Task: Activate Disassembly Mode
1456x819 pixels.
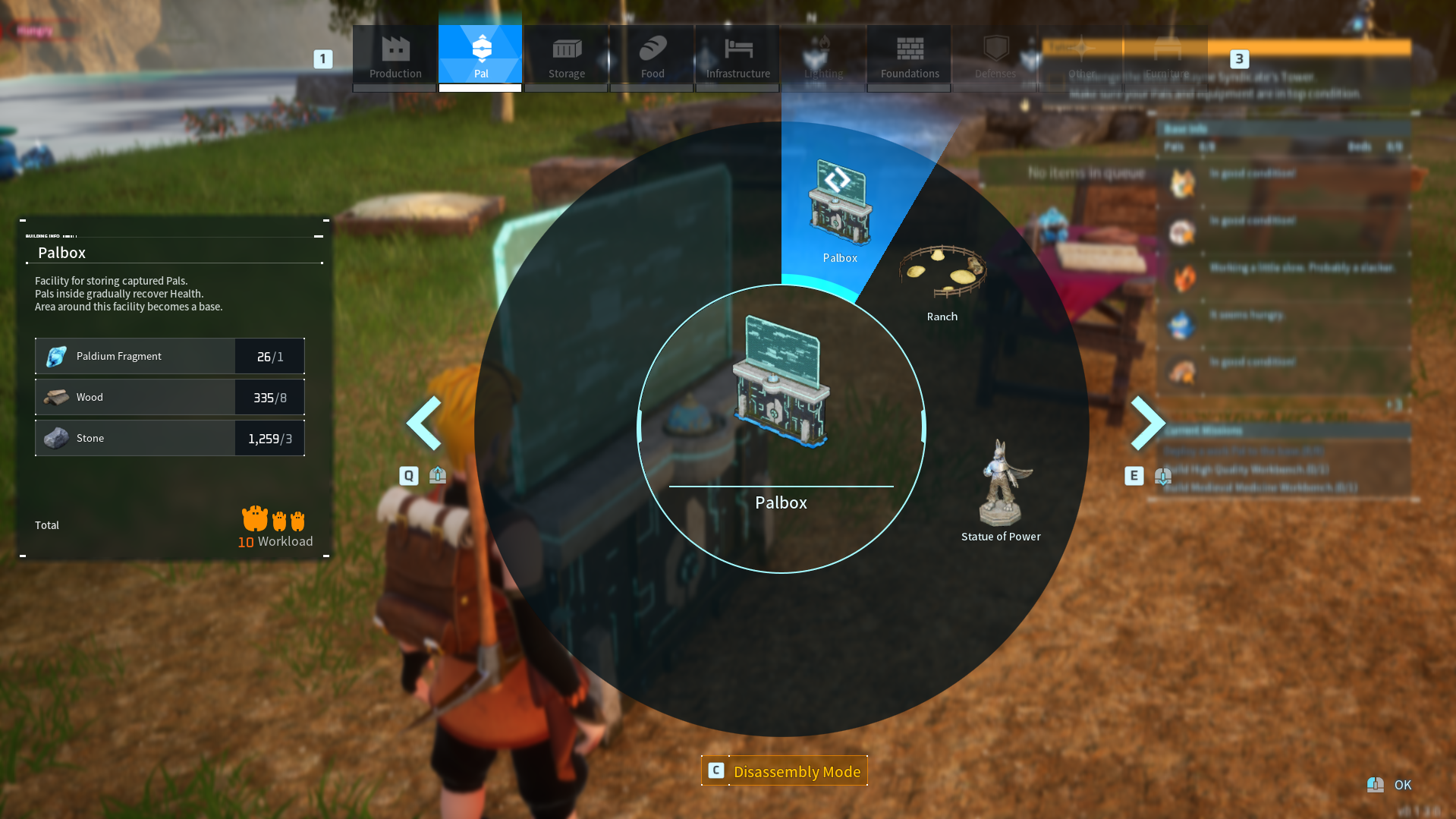Action: [x=785, y=770]
